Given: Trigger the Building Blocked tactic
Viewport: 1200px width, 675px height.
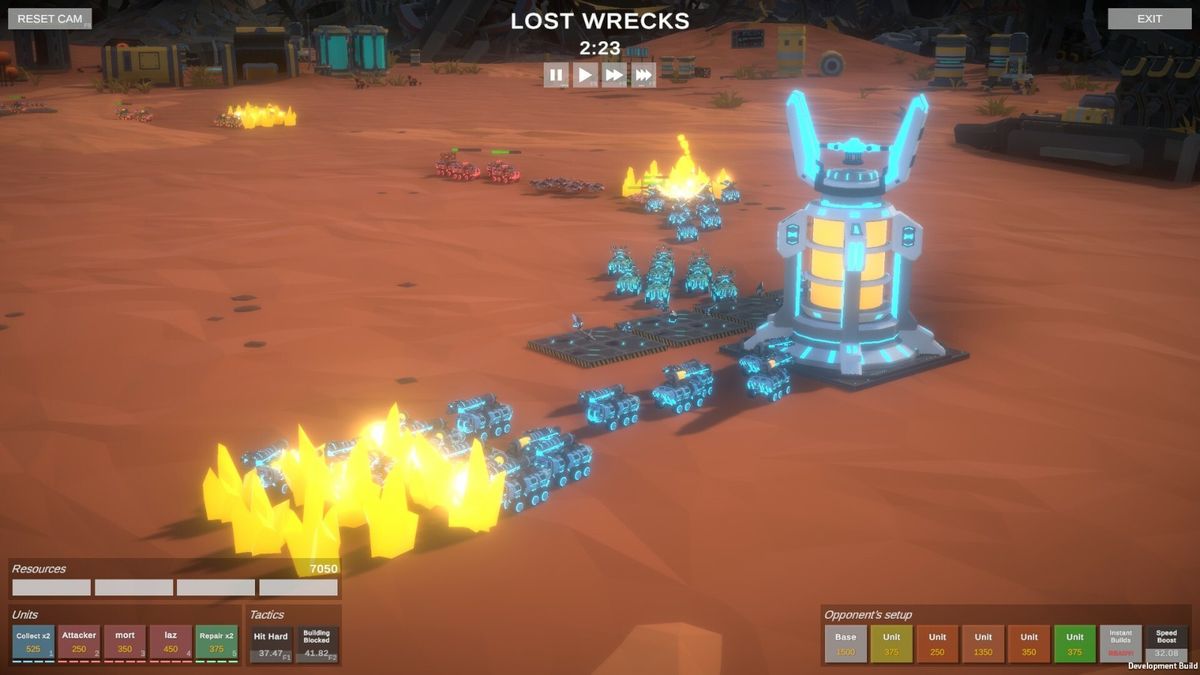Looking at the screenshot, I should (x=317, y=644).
